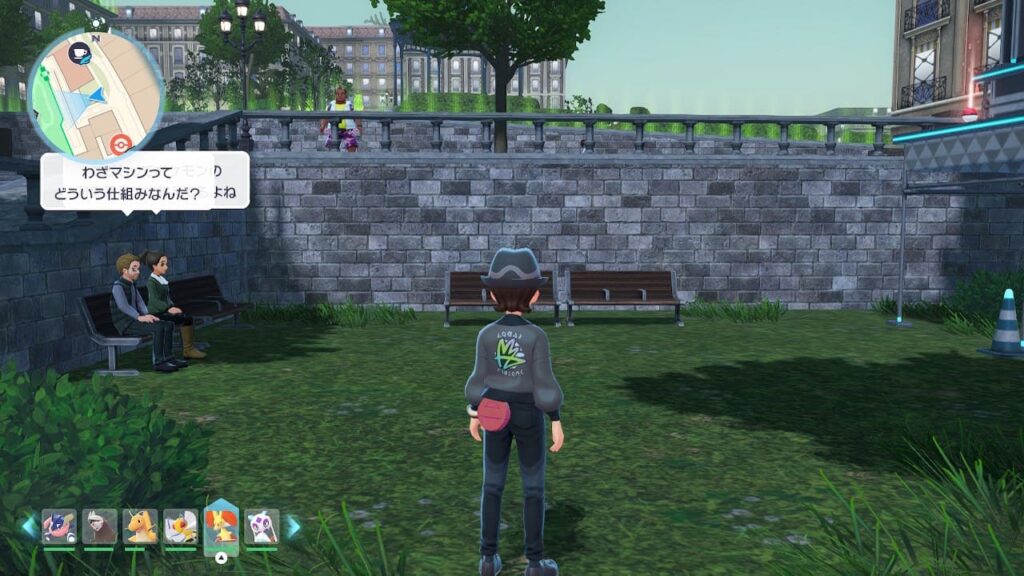The width and height of the screenshot is (1024, 576).
Task: Open the circular city minimap
Action: click(x=95, y=95)
